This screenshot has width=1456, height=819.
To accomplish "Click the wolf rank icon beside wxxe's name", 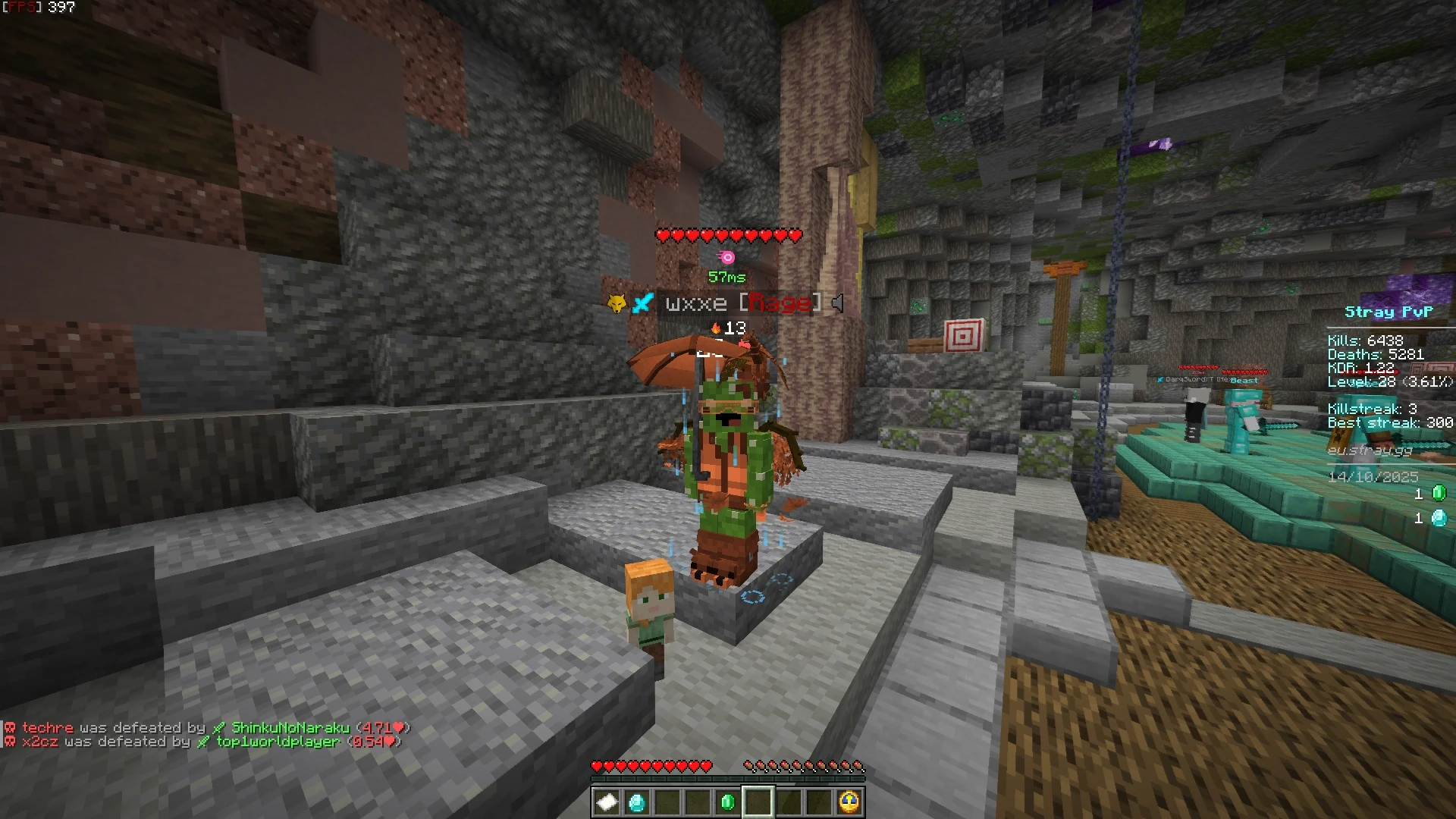I will 617,302.
